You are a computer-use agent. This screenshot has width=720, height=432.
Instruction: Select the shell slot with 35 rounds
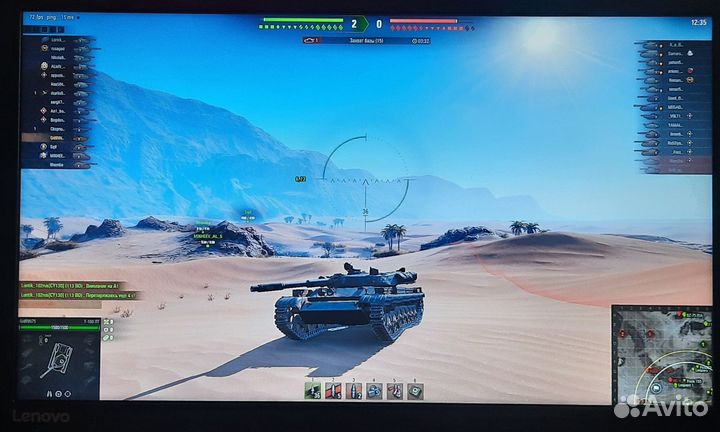pos(313,391)
